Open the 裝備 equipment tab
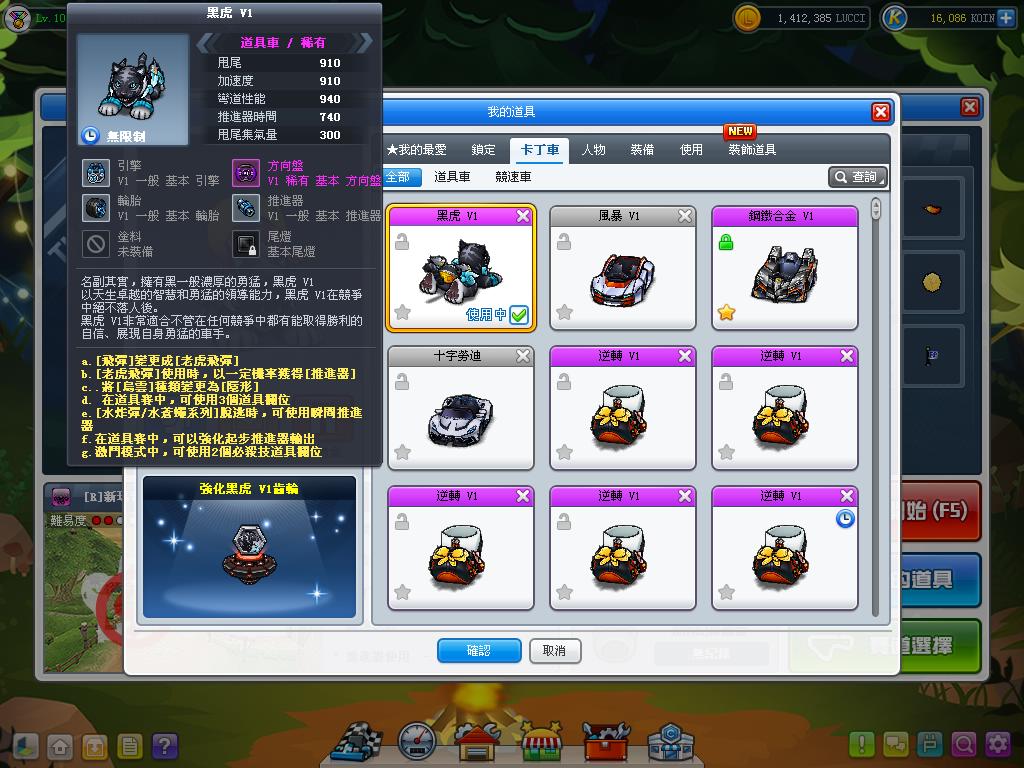The height and width of the screenshot is (768, 1024). pos(642,150)
